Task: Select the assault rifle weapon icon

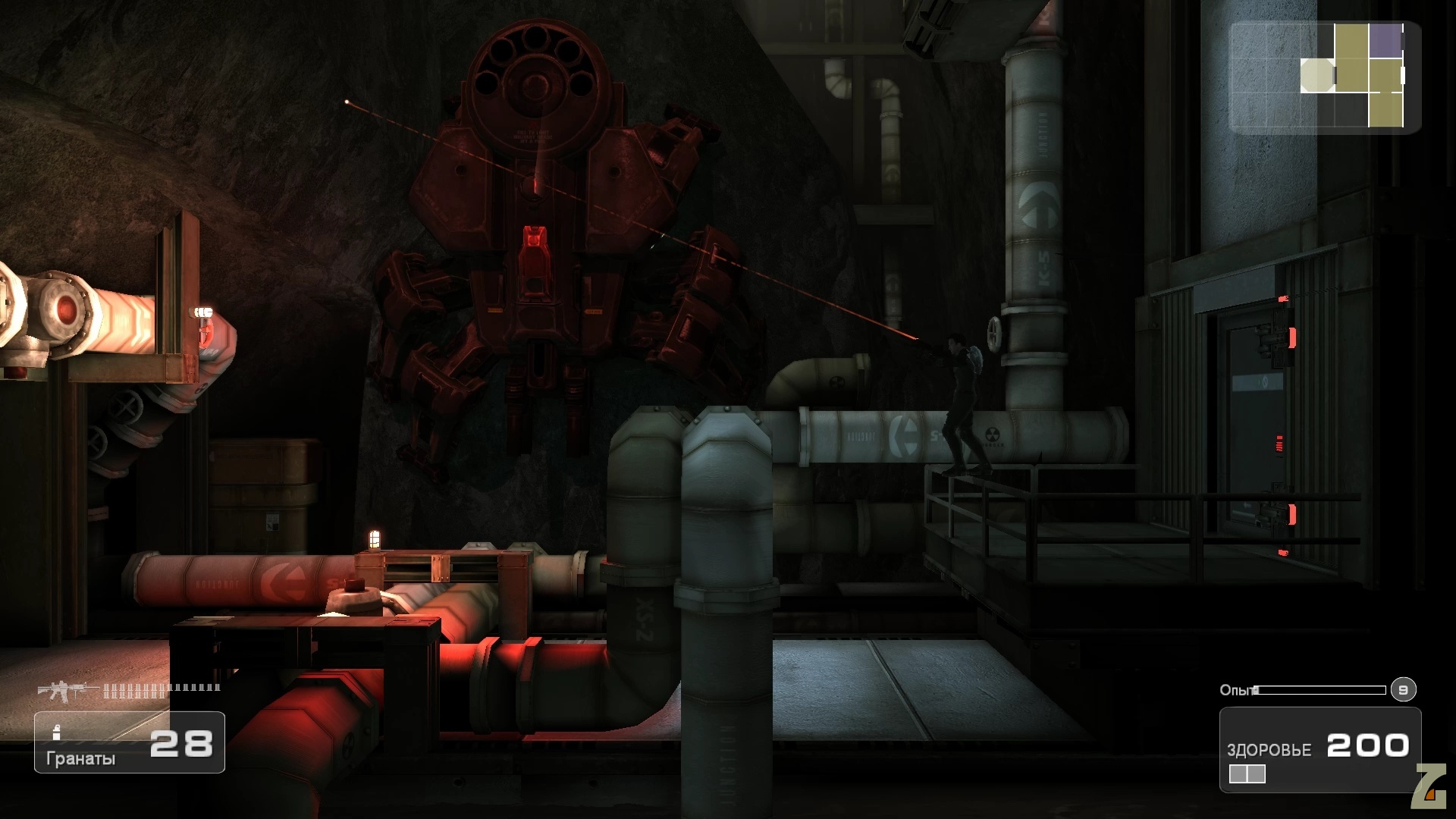Action: click(x=68, y=689)
